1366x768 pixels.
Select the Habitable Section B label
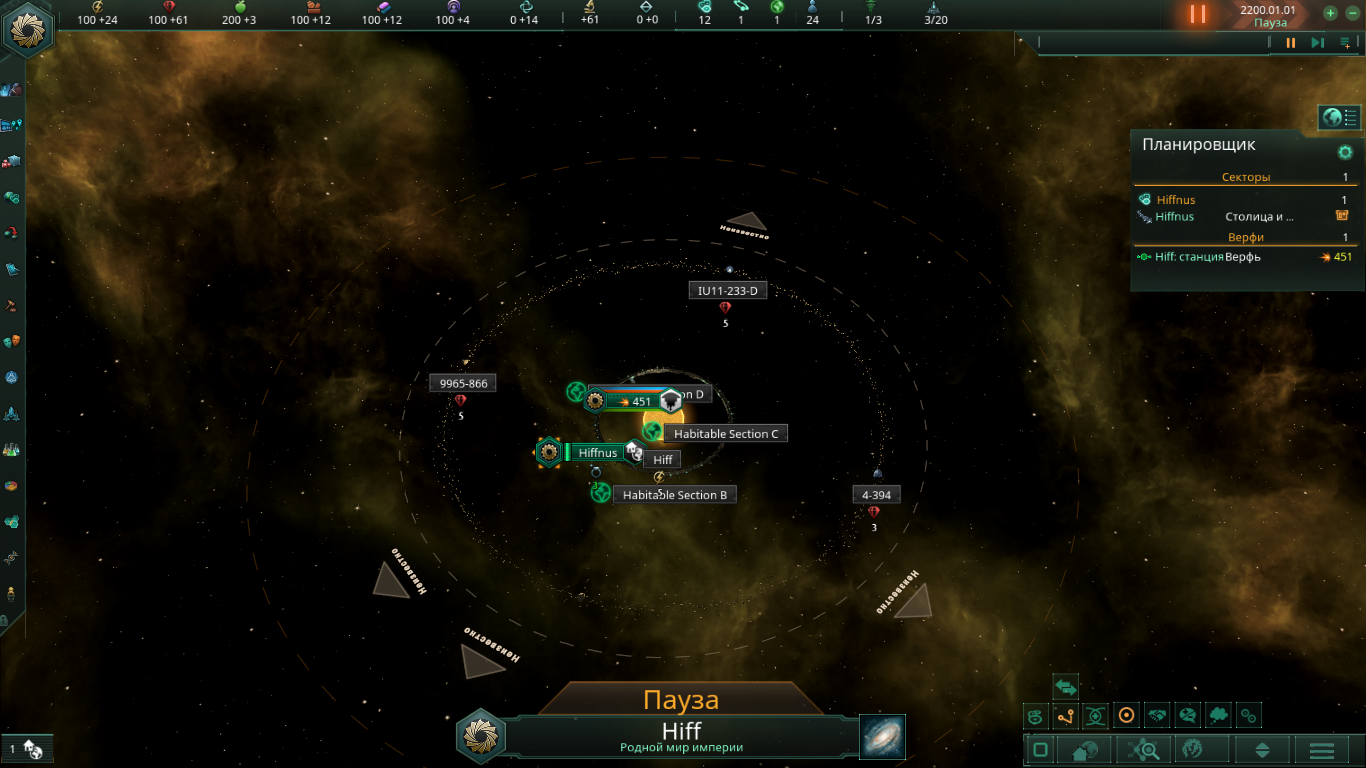coord(674,495)
